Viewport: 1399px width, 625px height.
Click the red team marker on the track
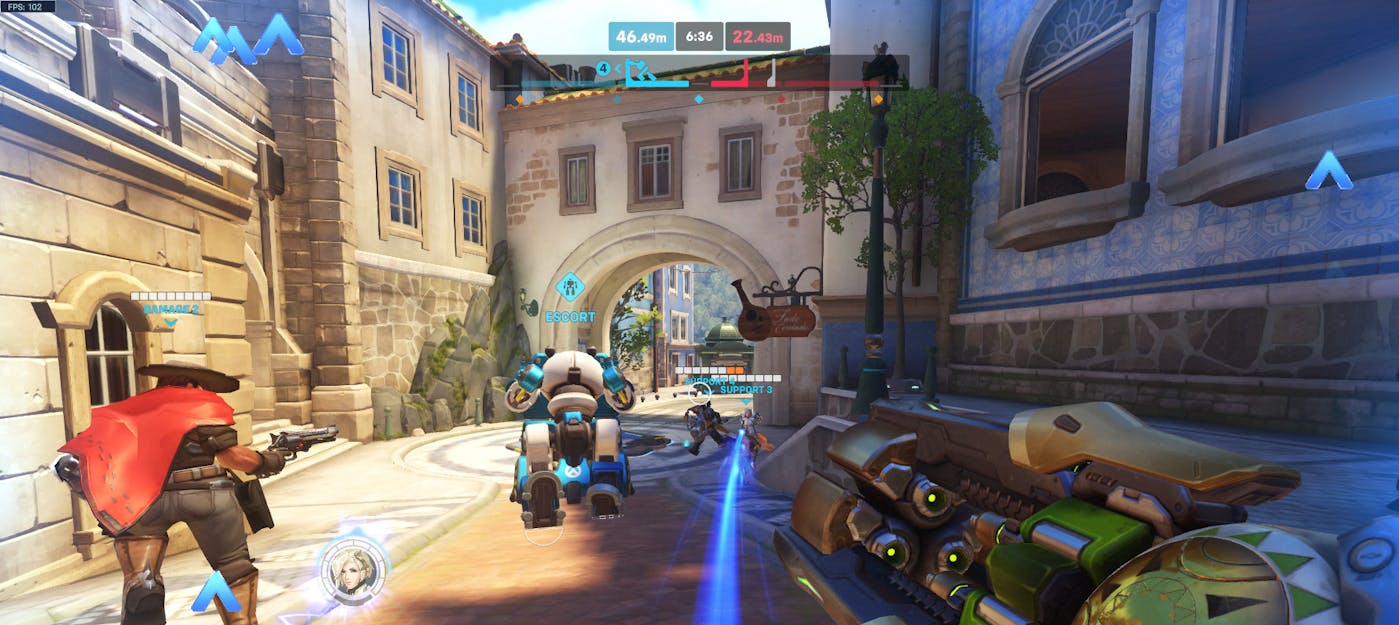745,72
